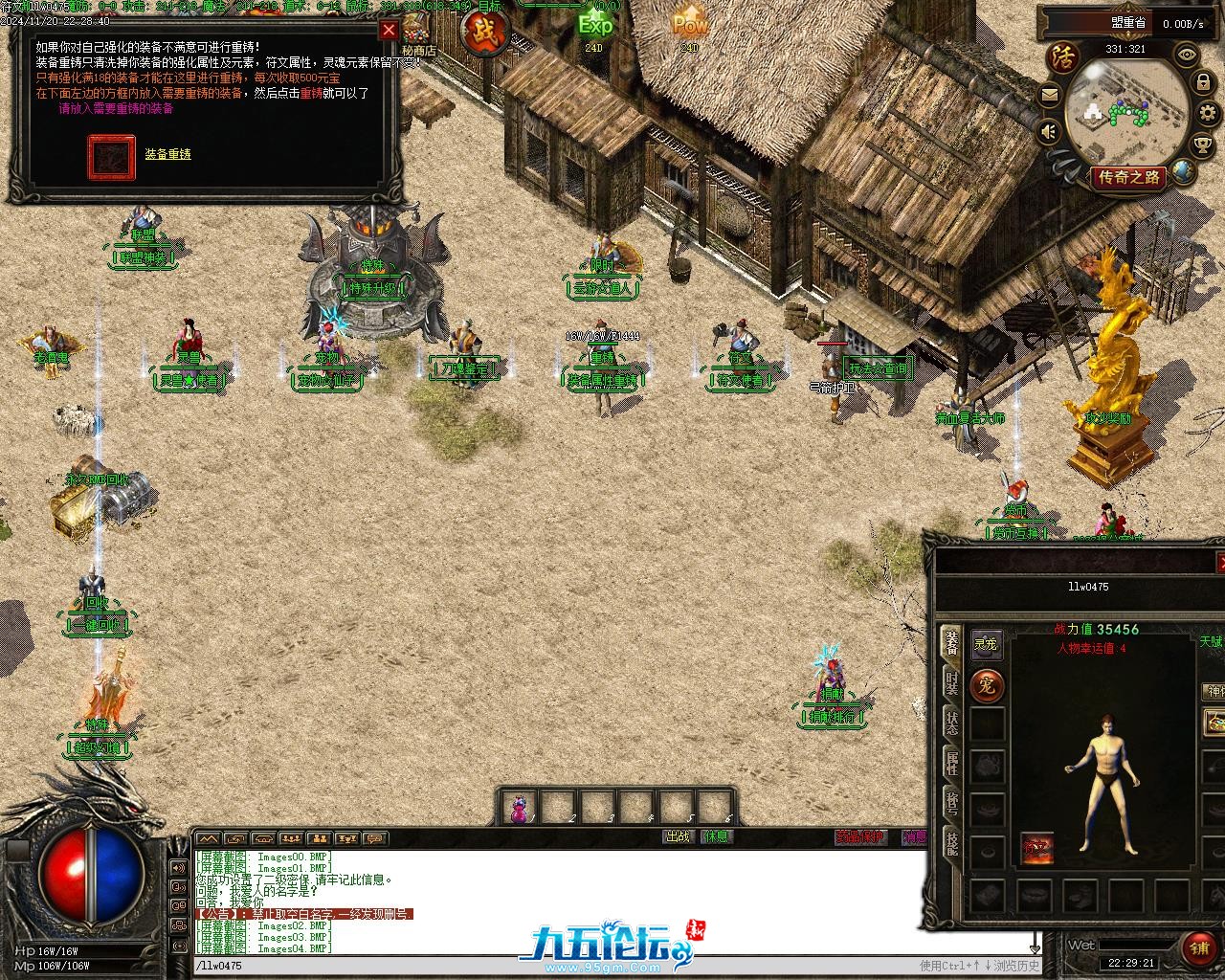Open the trophy rankings button
Screen dimensions: 1225x980
(1203, 145)
